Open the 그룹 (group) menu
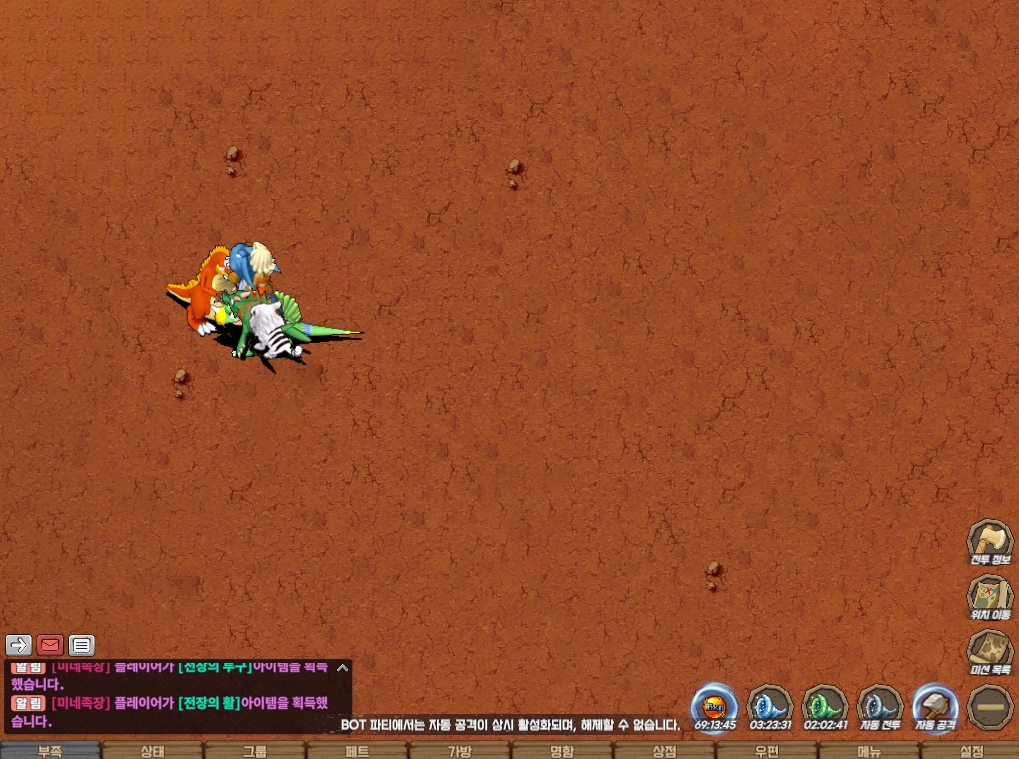 click(x=254, y=751)
